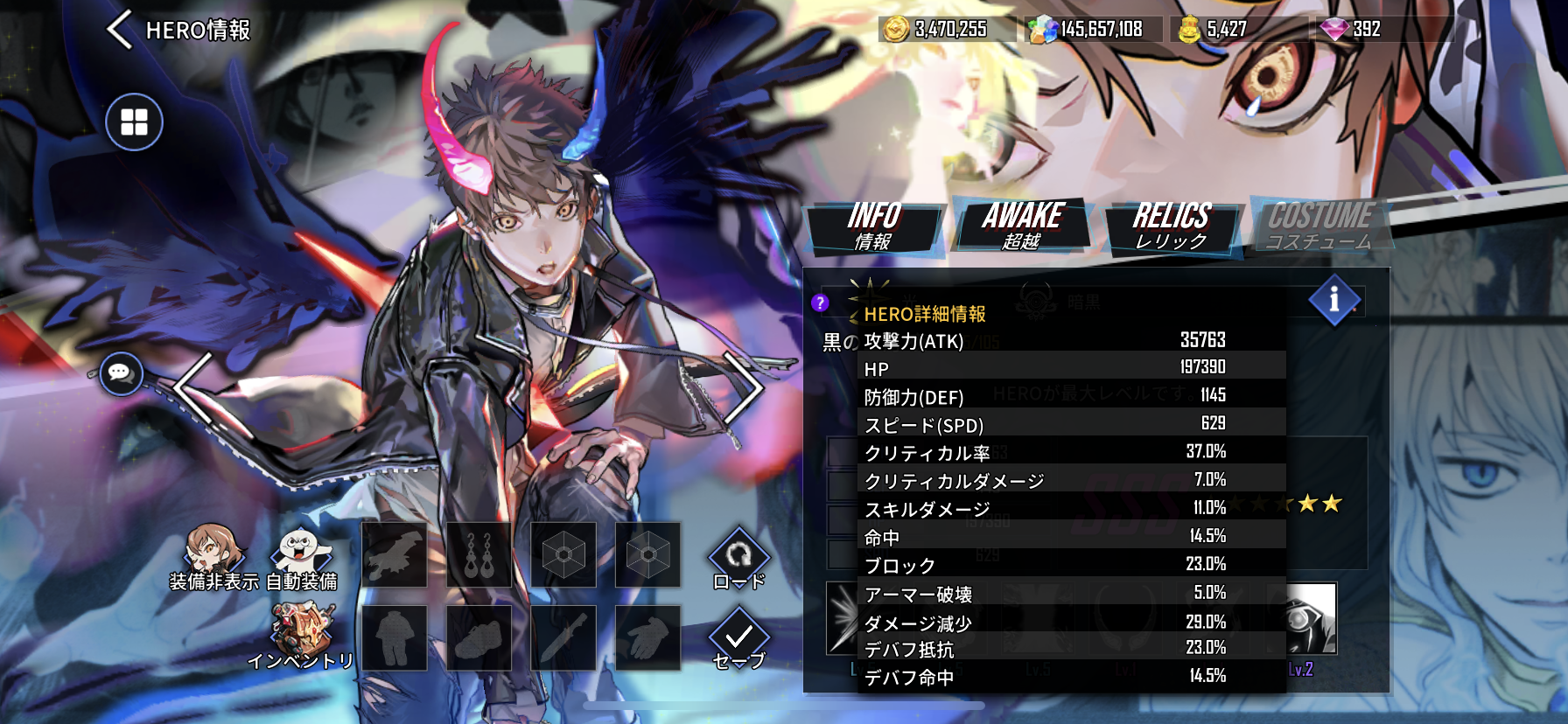The height and width of the screenshot is (724, 1568).
Task: Click the ロード load button
Action: [738, 560]
